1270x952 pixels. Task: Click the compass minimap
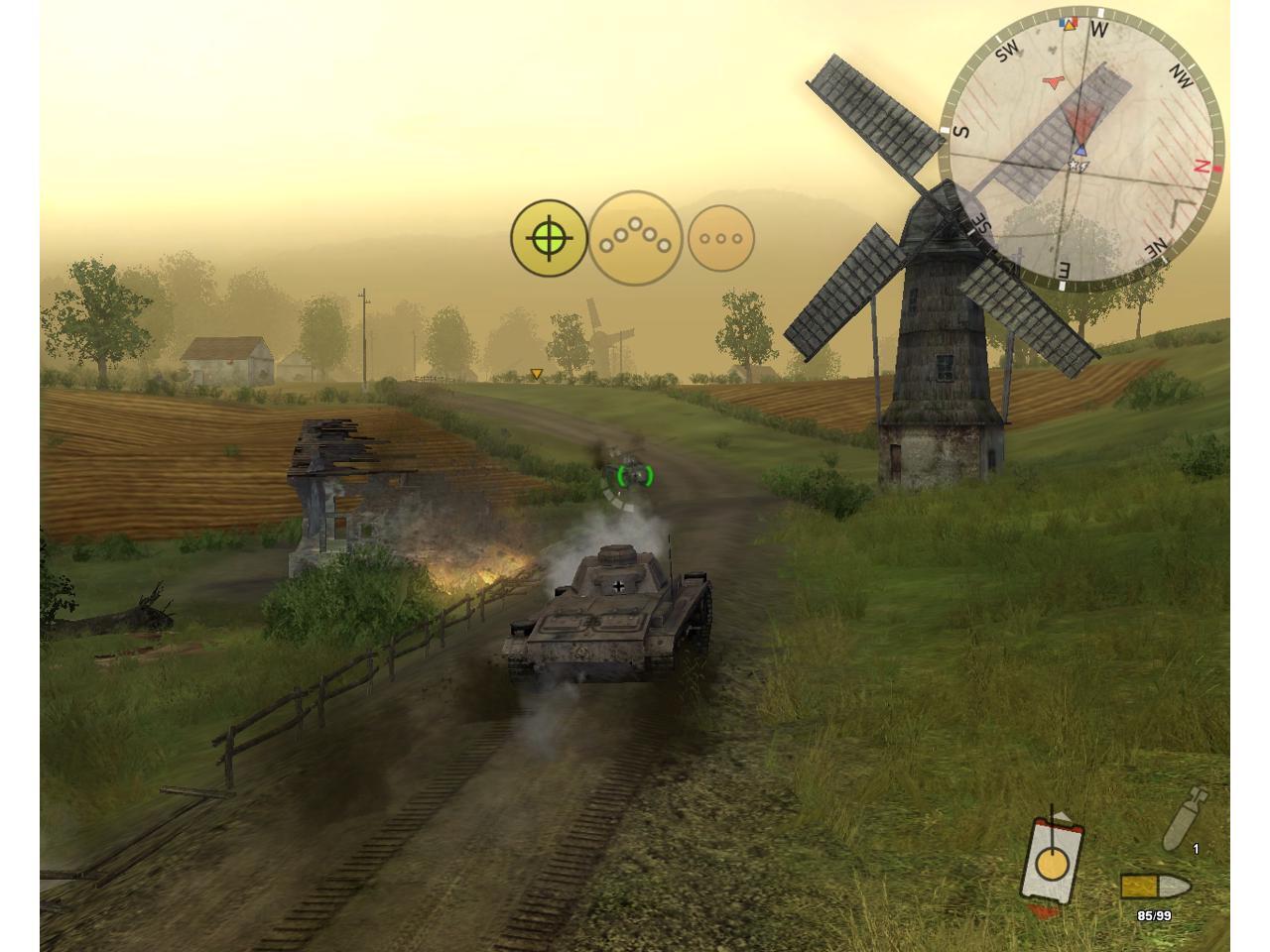(x=1081, y=149)
